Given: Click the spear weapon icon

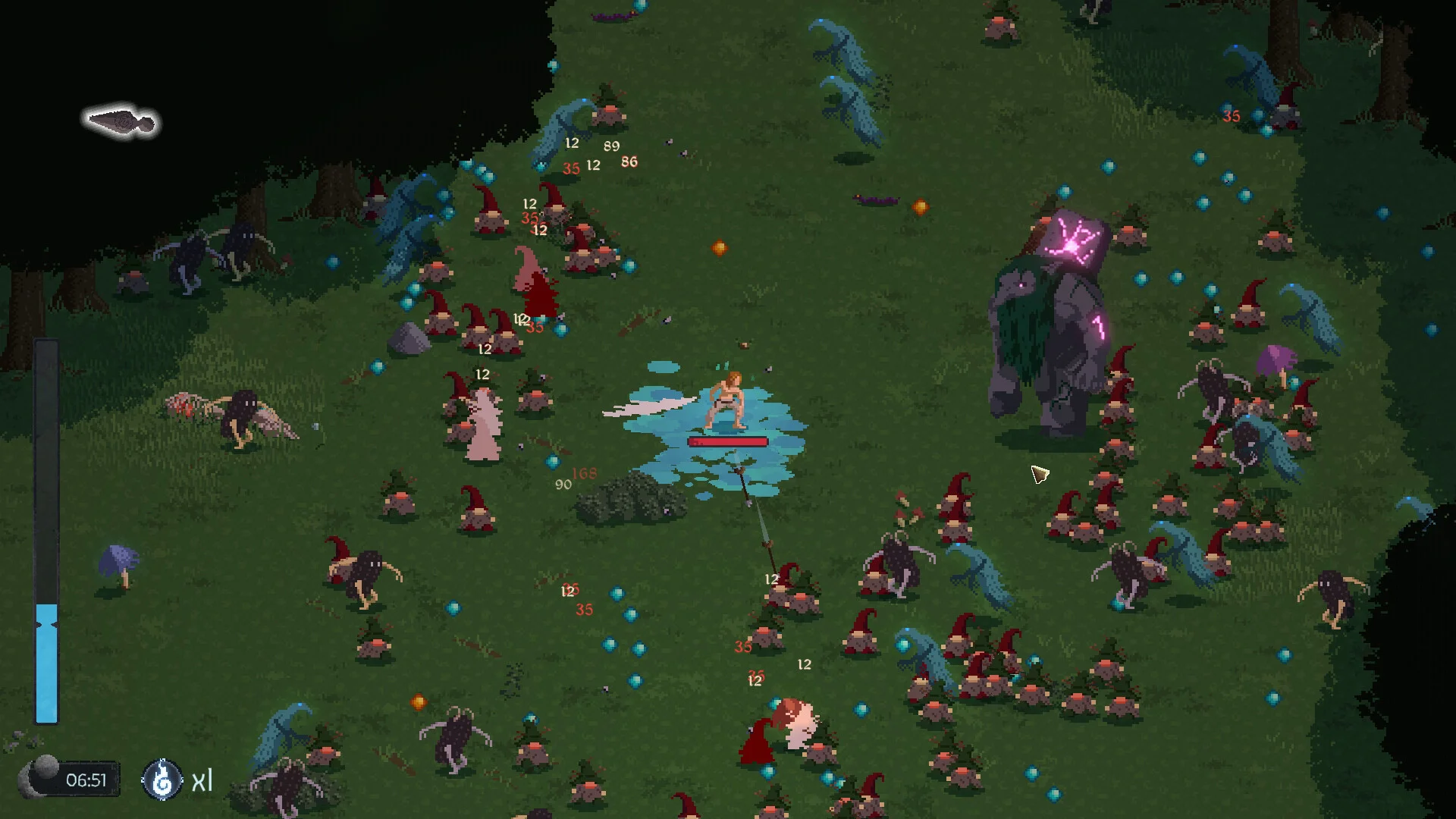Looking at the screenshot, I should (x=121, y=121).
